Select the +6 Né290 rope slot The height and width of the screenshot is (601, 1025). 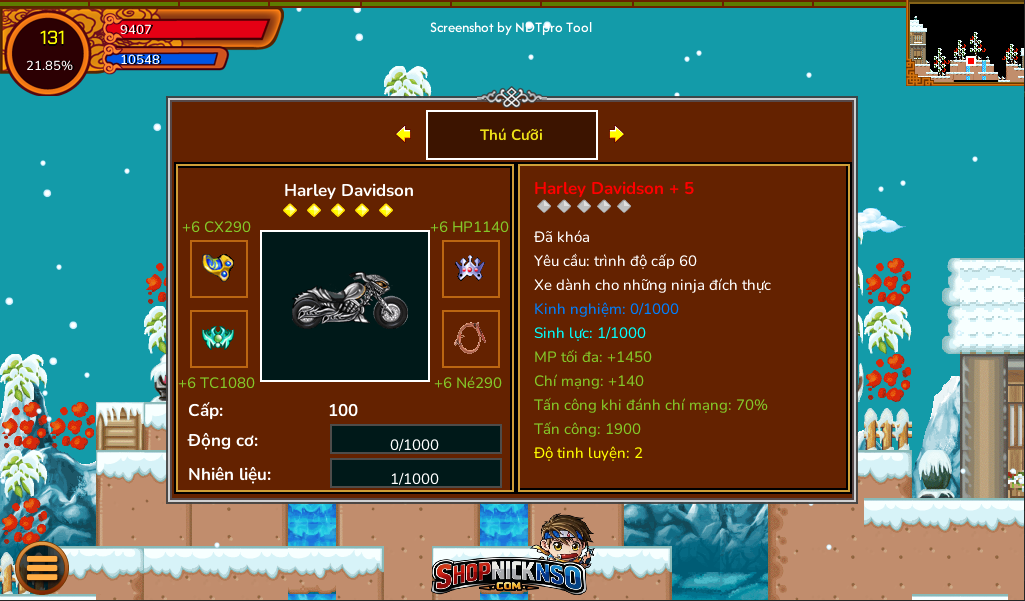471,339
